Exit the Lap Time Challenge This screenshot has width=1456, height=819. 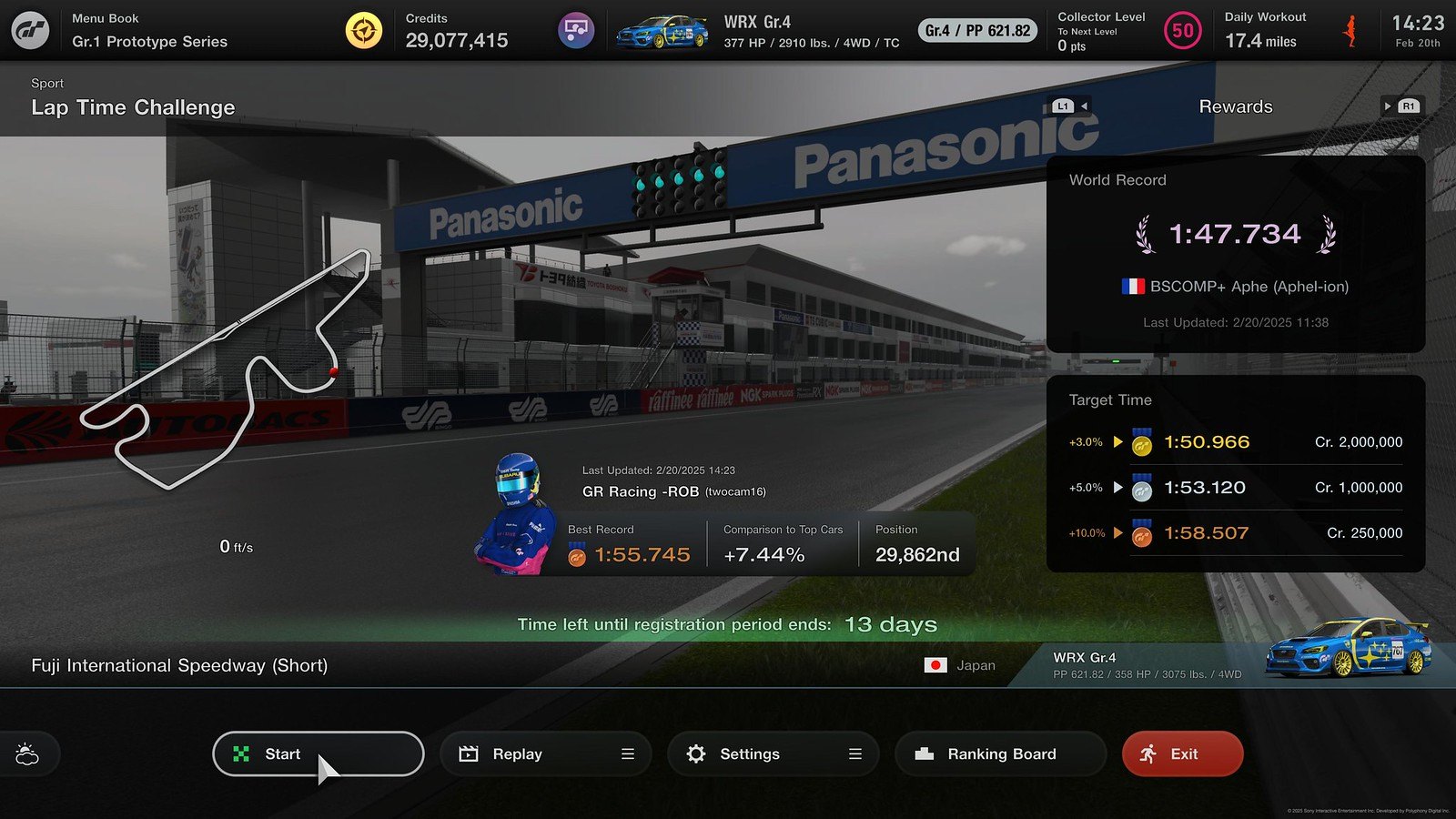coord(1182,753)
